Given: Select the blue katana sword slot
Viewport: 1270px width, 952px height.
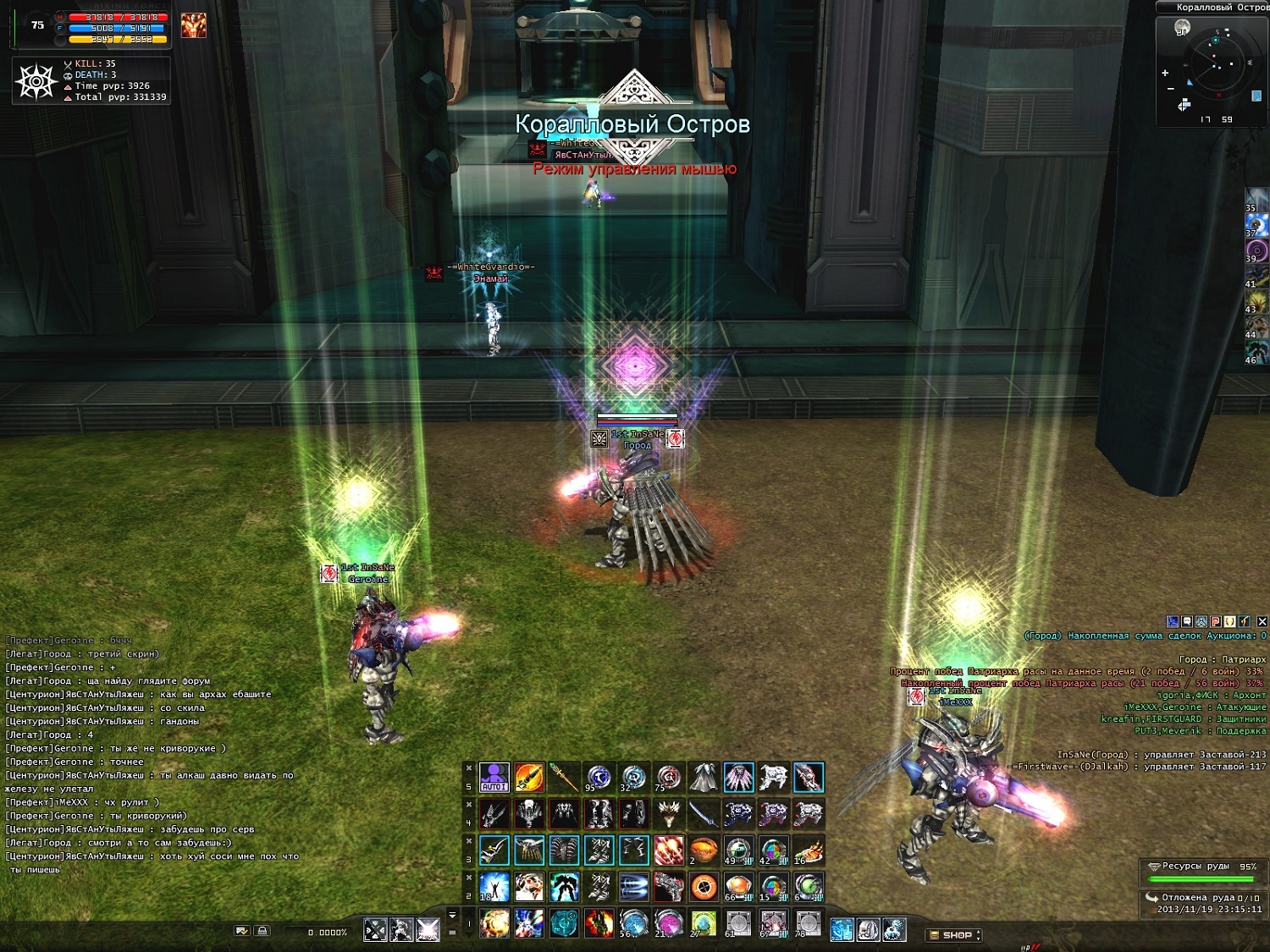Looking at the screenshot, I should pos(704,813).
